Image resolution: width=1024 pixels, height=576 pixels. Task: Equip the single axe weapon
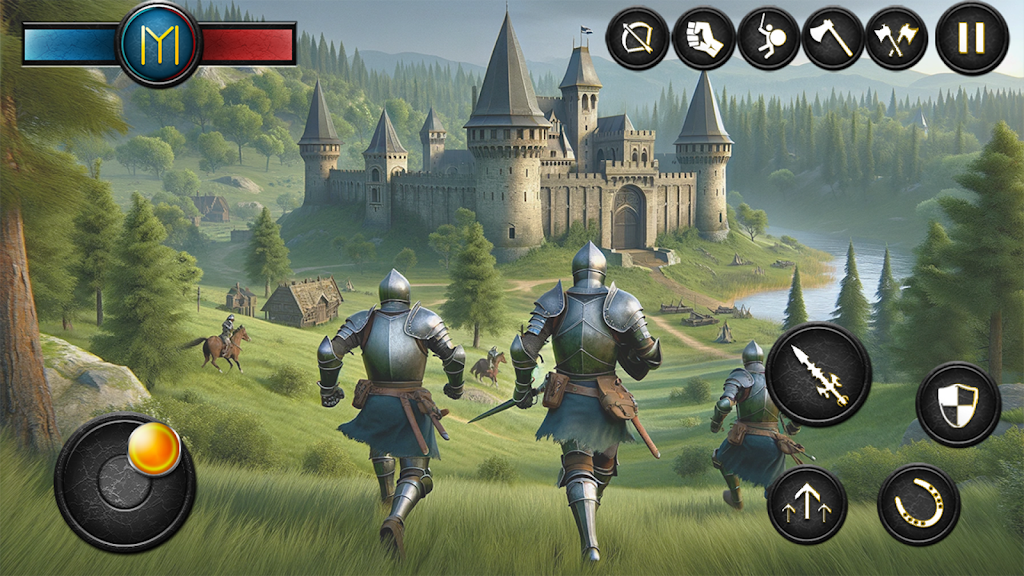832,38
